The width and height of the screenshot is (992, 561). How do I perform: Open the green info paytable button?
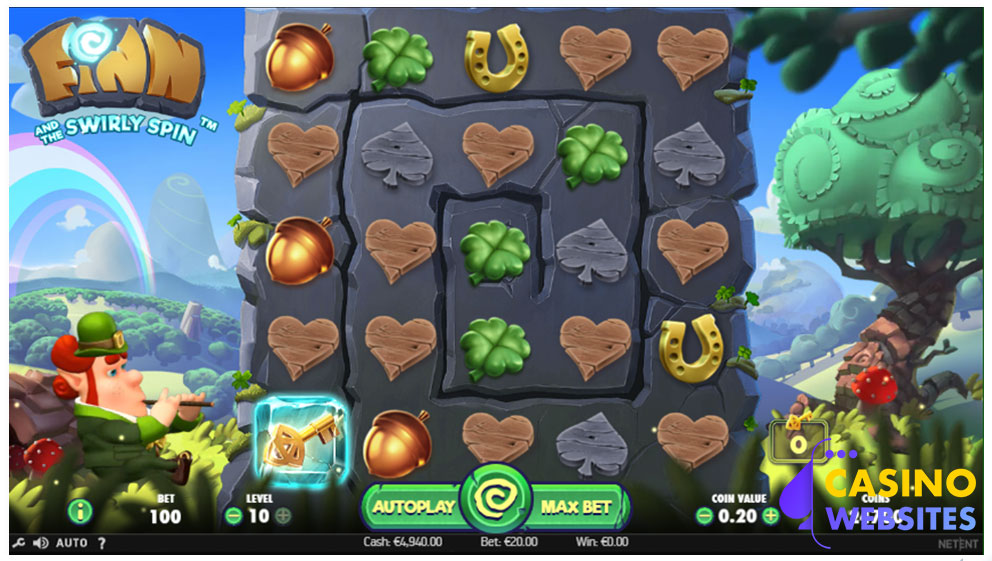coord(81,512)
